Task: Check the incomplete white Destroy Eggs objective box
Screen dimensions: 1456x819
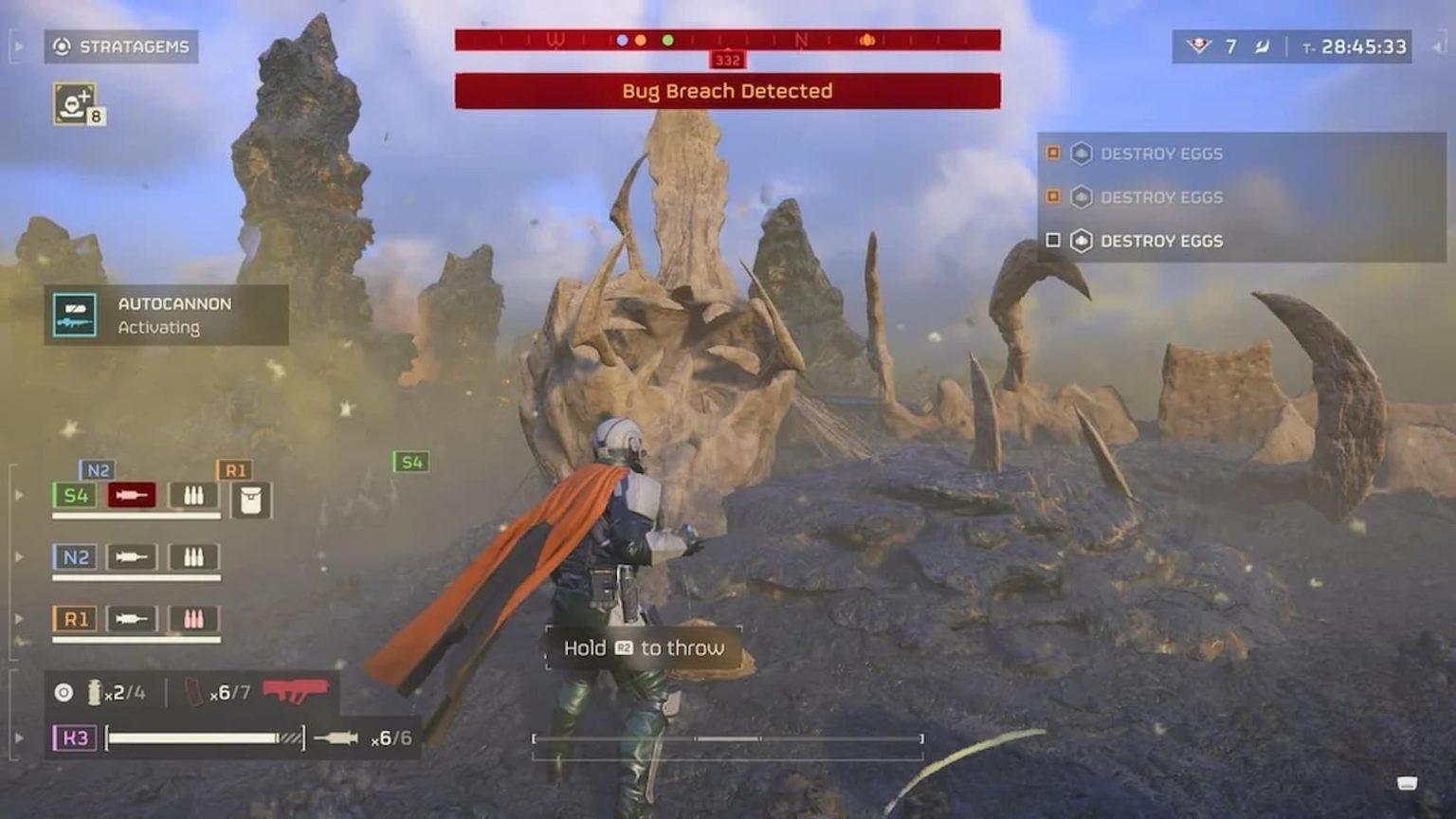Action: (x=1054, y=242)
